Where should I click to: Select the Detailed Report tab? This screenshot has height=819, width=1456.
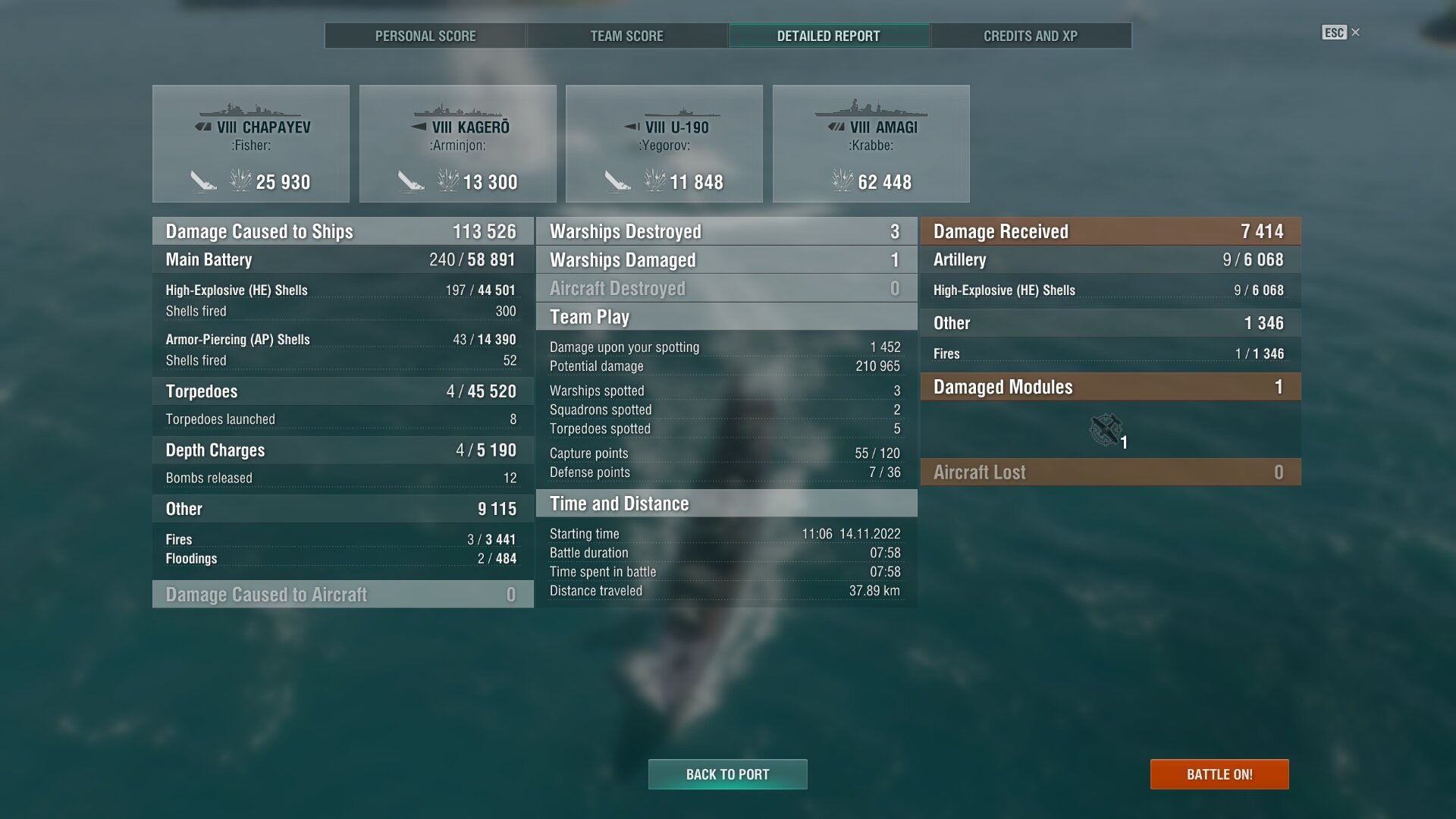828,36
